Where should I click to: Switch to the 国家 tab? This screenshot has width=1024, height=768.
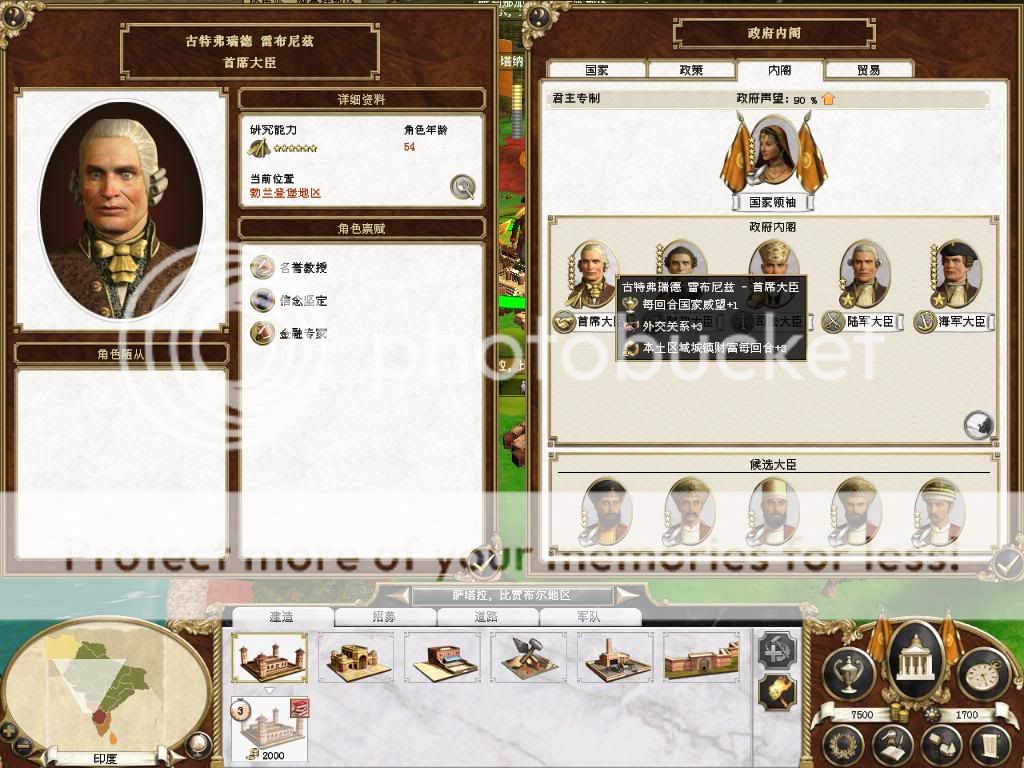[x=597, y=71]
